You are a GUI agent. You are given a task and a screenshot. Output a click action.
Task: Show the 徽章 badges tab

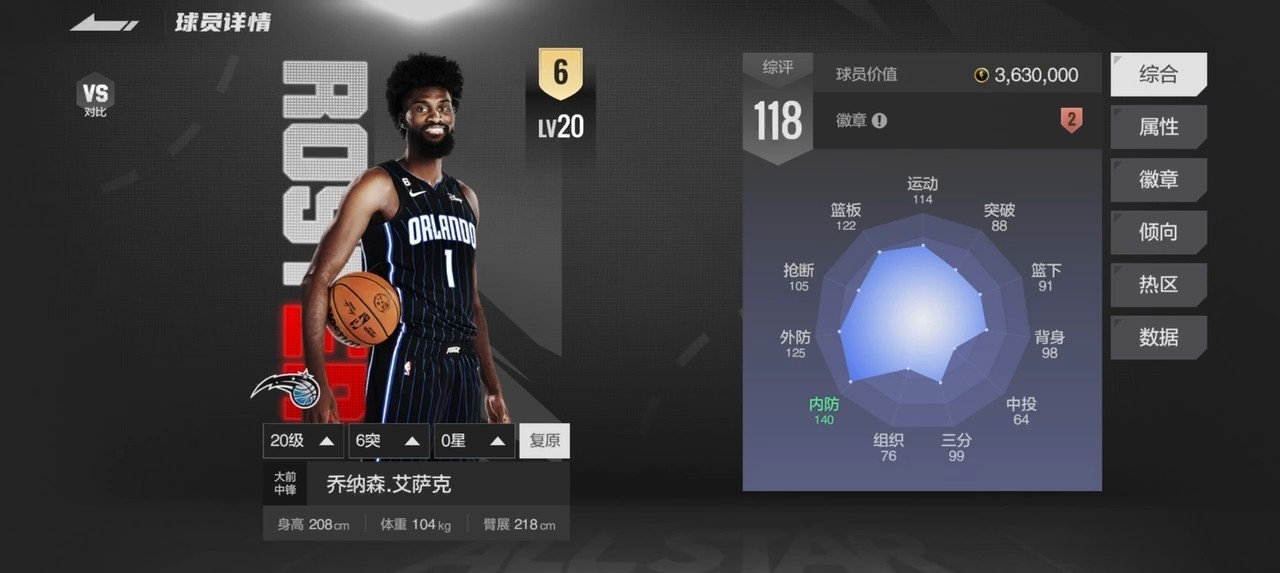pyautogui.click(x=1158, y=180)
